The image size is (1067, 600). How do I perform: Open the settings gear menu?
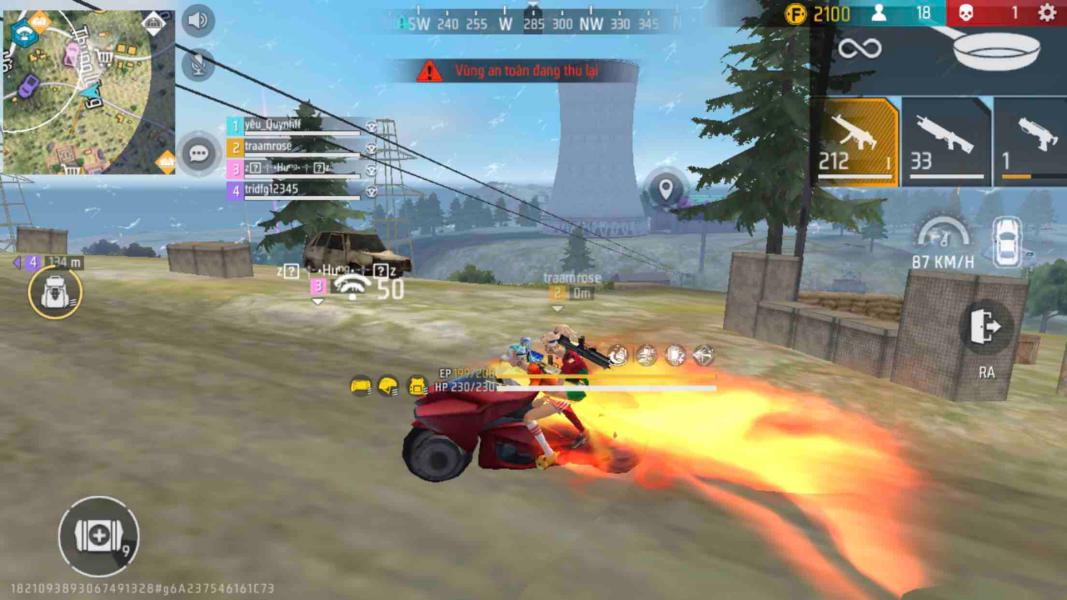1046,13
